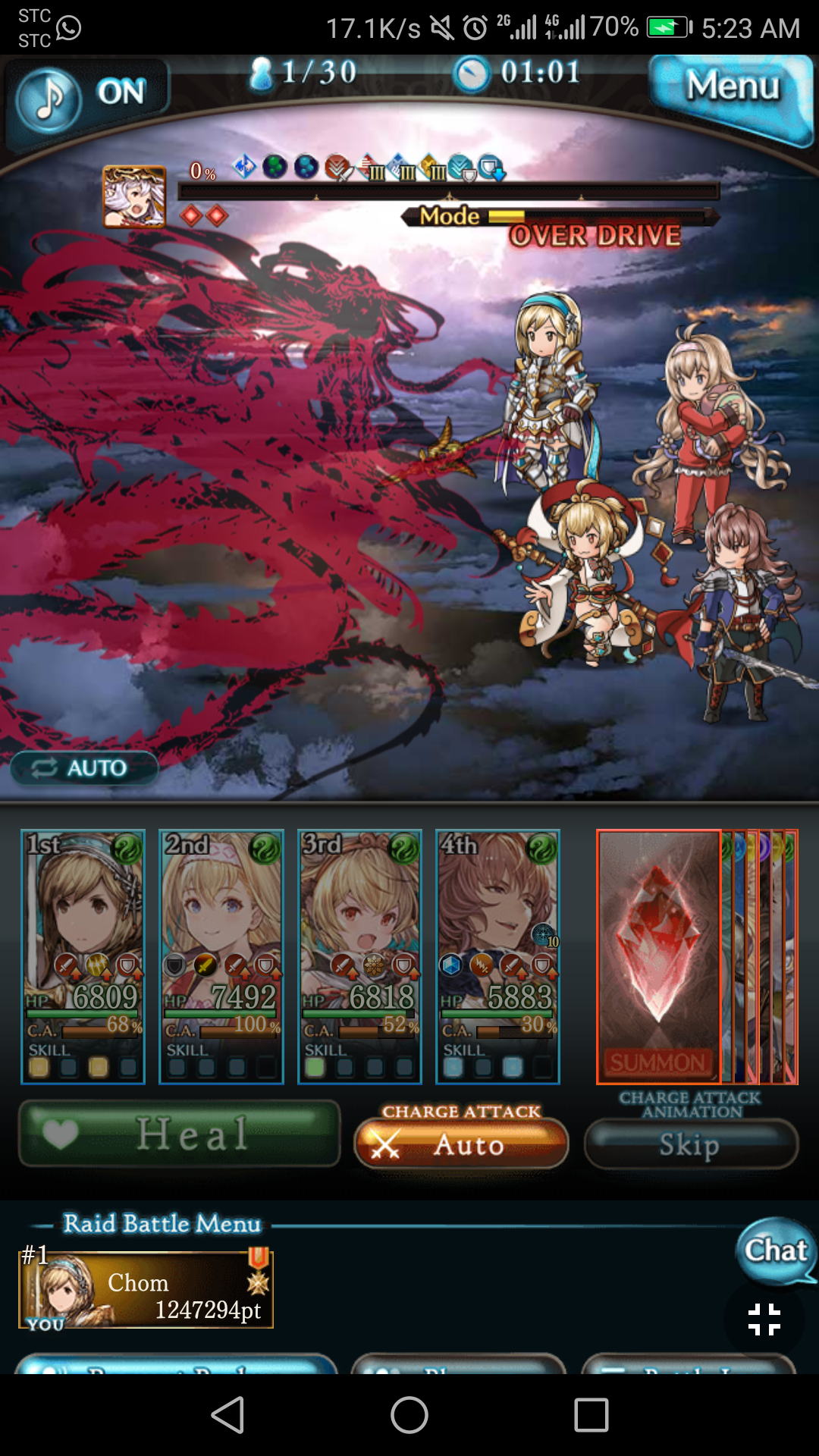819x1456 pixels.
Task: Exit fullscreen with the collapse icon
Action: click(x=764, y=1319)
